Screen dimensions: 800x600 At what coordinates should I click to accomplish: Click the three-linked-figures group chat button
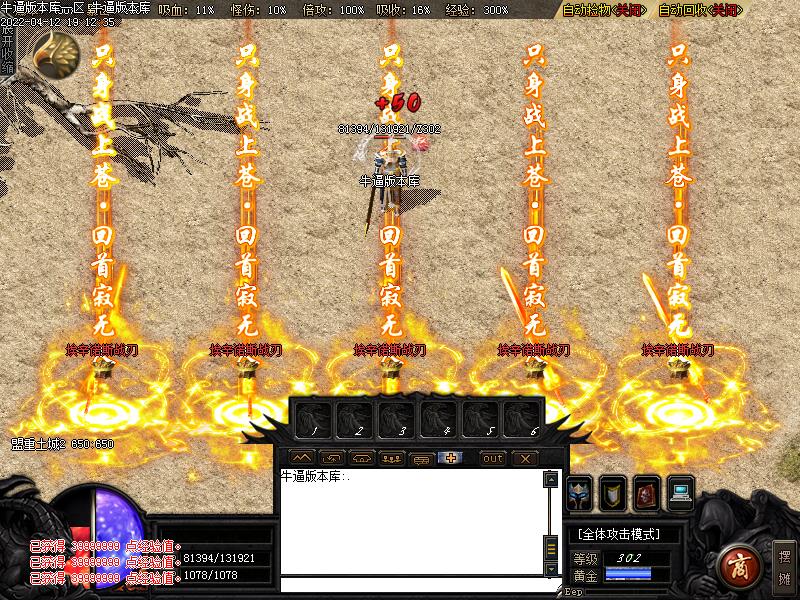click(392, 458)
